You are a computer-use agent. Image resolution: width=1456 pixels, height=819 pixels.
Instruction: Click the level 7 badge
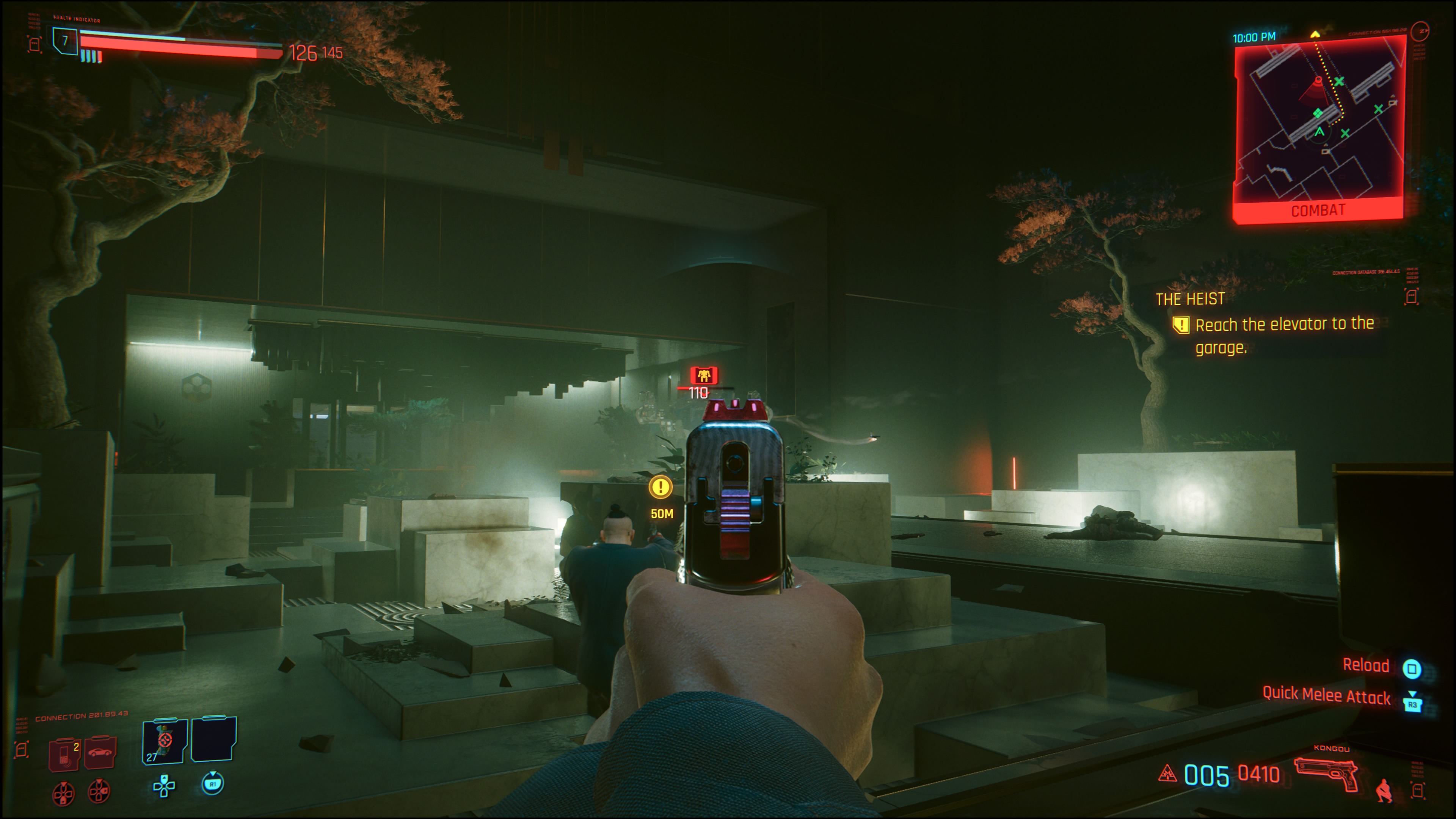[66, 41]
